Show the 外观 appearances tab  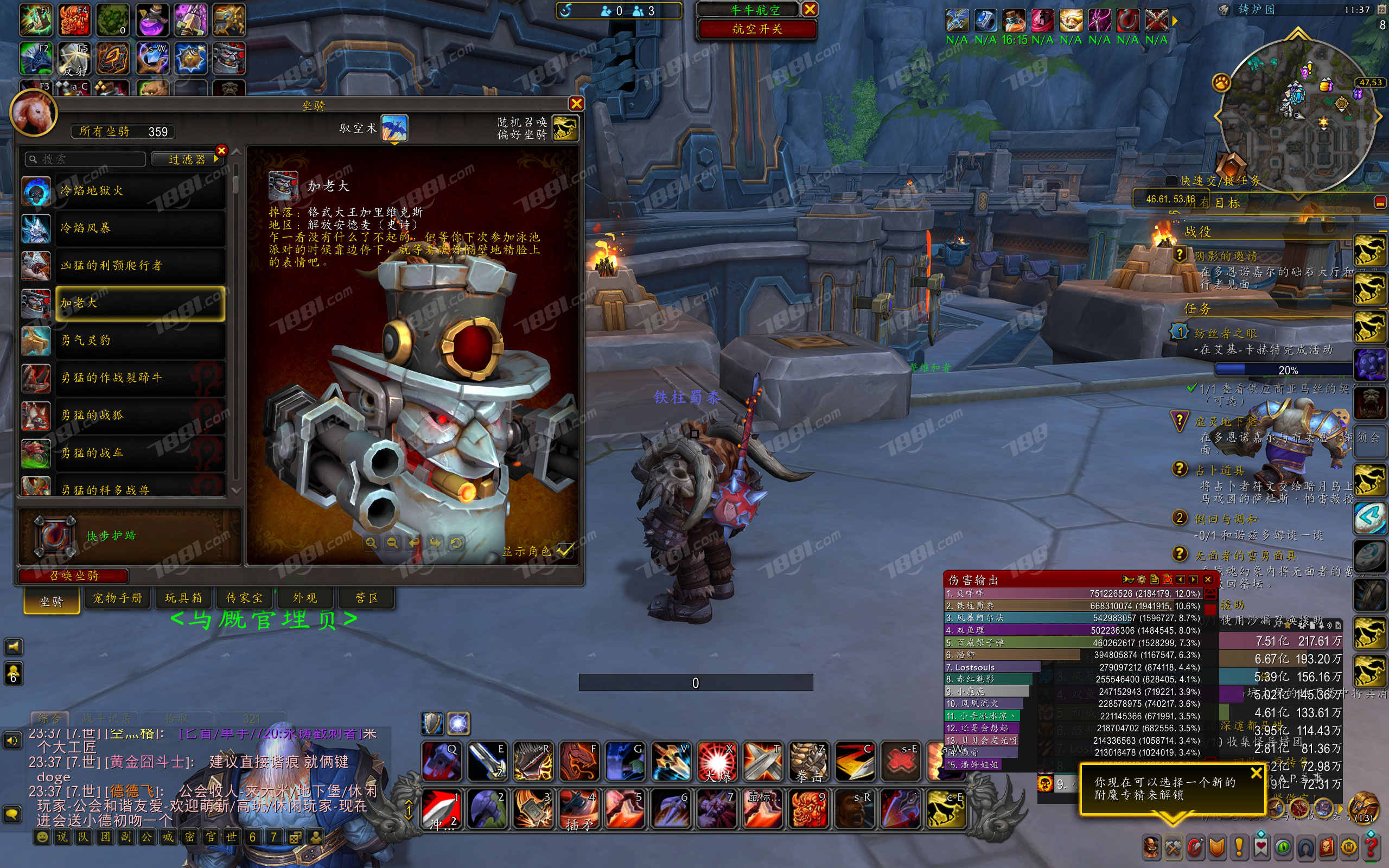click(305, 598)
